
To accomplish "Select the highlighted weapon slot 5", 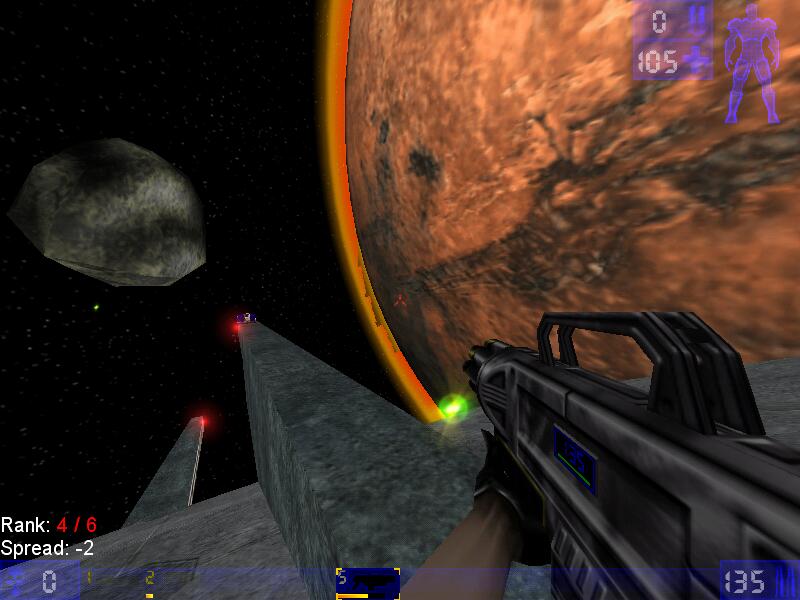I will pyautogui.click(x=368, y=582).
